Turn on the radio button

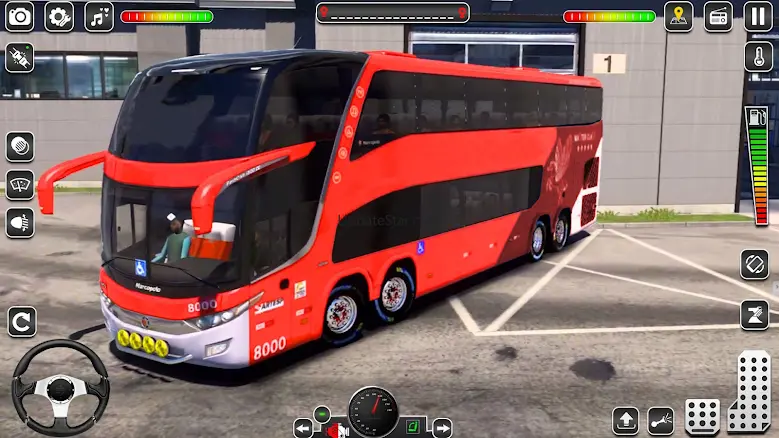[x=718, y=16]
